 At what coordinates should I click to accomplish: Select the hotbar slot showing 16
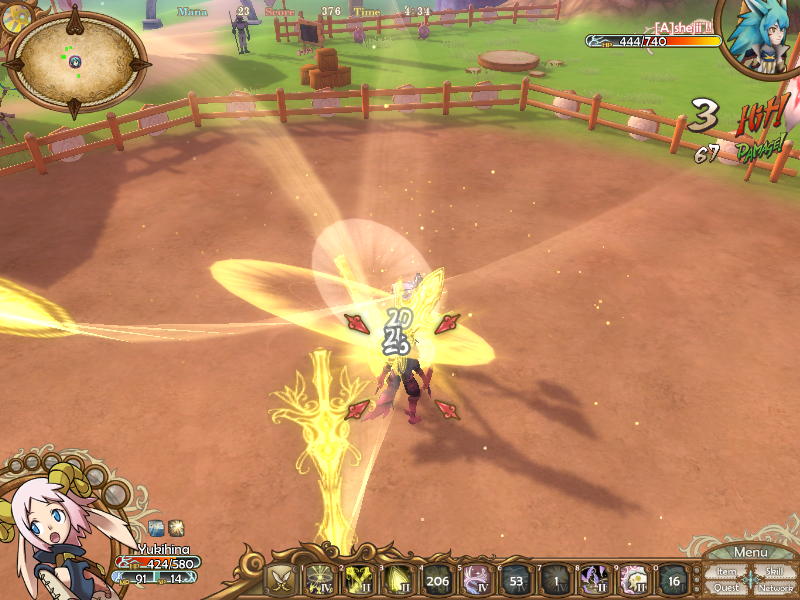click(673, 579)
